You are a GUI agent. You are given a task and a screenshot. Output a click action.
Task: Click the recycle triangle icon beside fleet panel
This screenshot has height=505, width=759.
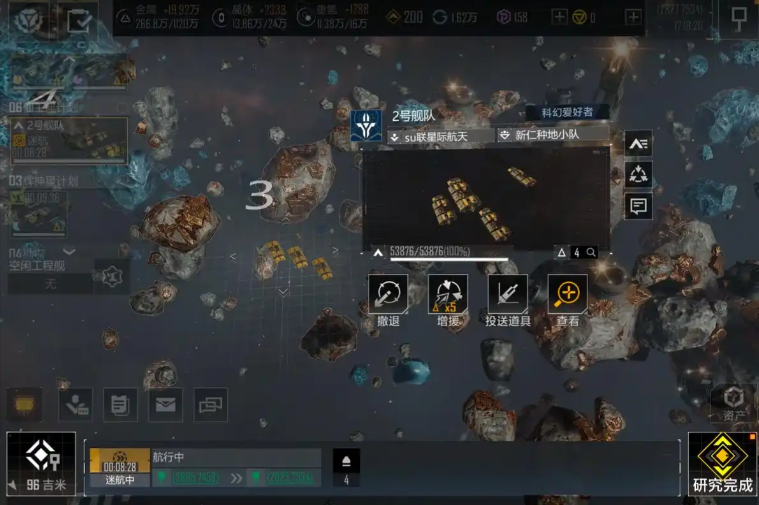coord(638,175)
